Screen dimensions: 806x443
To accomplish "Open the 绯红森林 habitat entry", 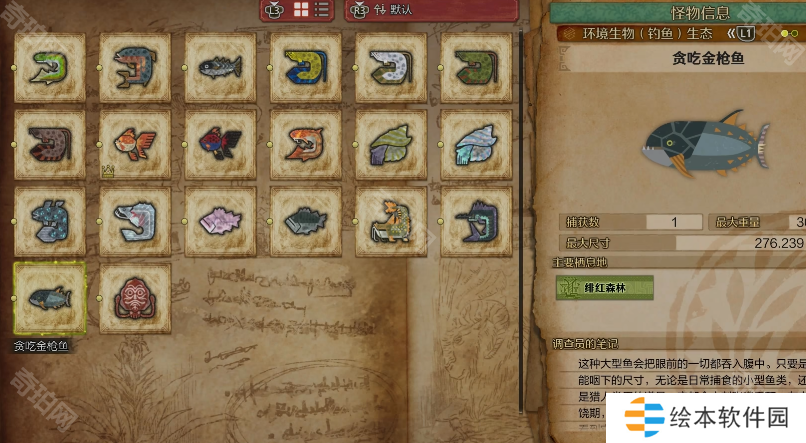I will pyautogui.click(x=605, y=288).
